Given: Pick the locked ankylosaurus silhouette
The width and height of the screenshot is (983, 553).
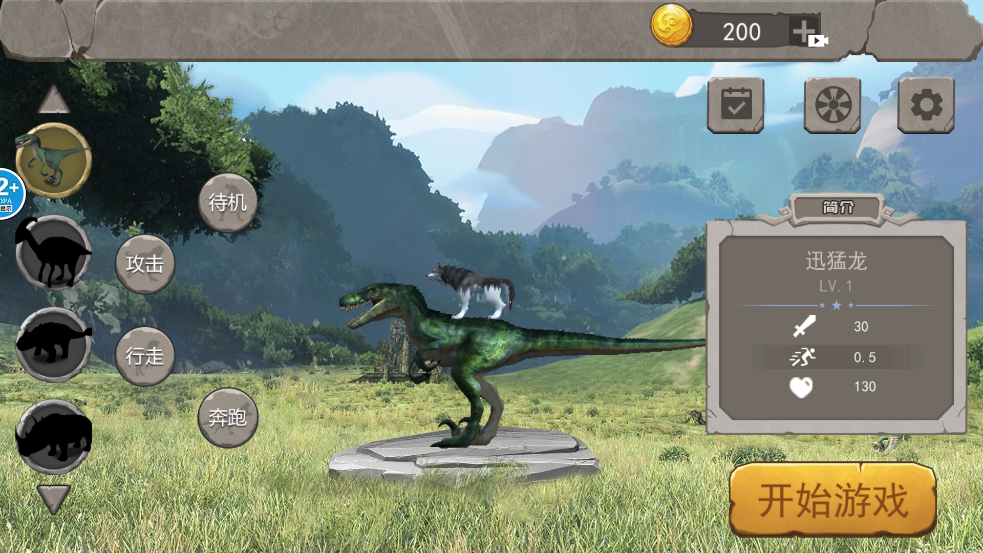Looking at the screenshot, I should [54, 344].
